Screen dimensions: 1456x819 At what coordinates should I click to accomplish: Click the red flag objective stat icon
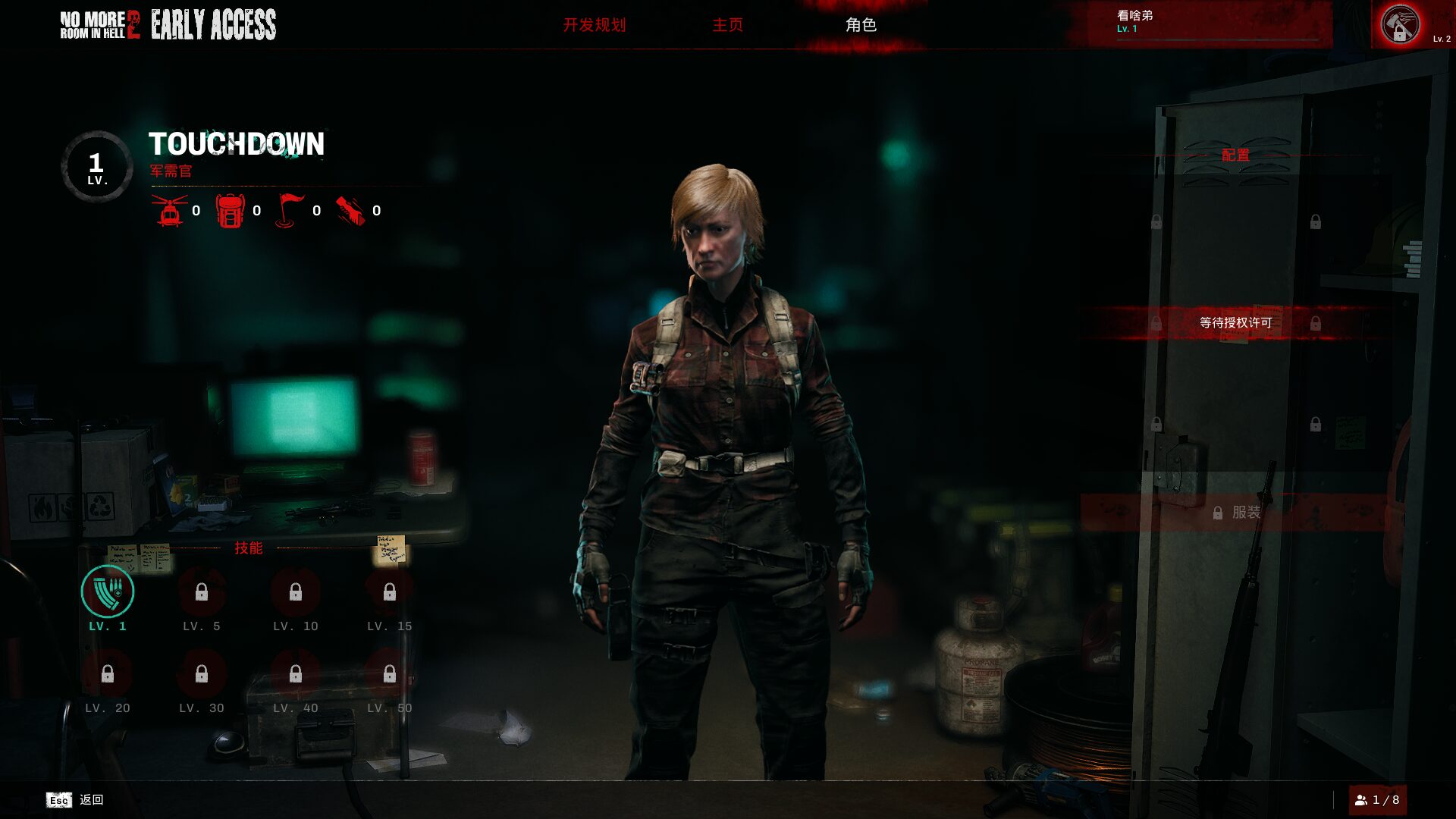[289, 211]
